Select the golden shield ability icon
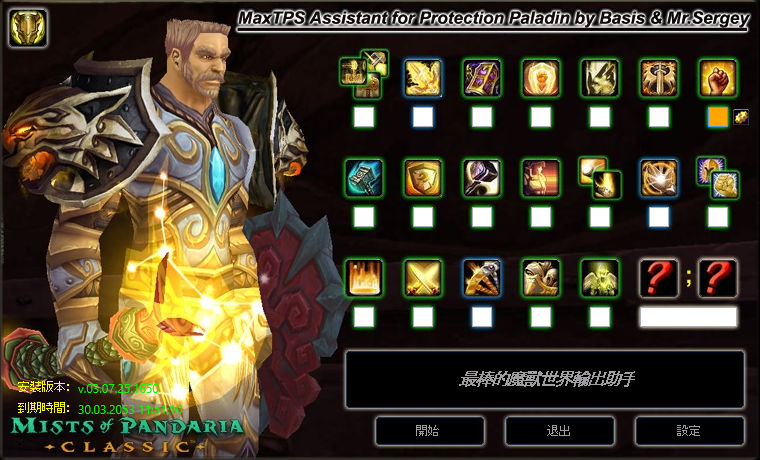This screenshot has height=460, width=760. pos(422,177)
